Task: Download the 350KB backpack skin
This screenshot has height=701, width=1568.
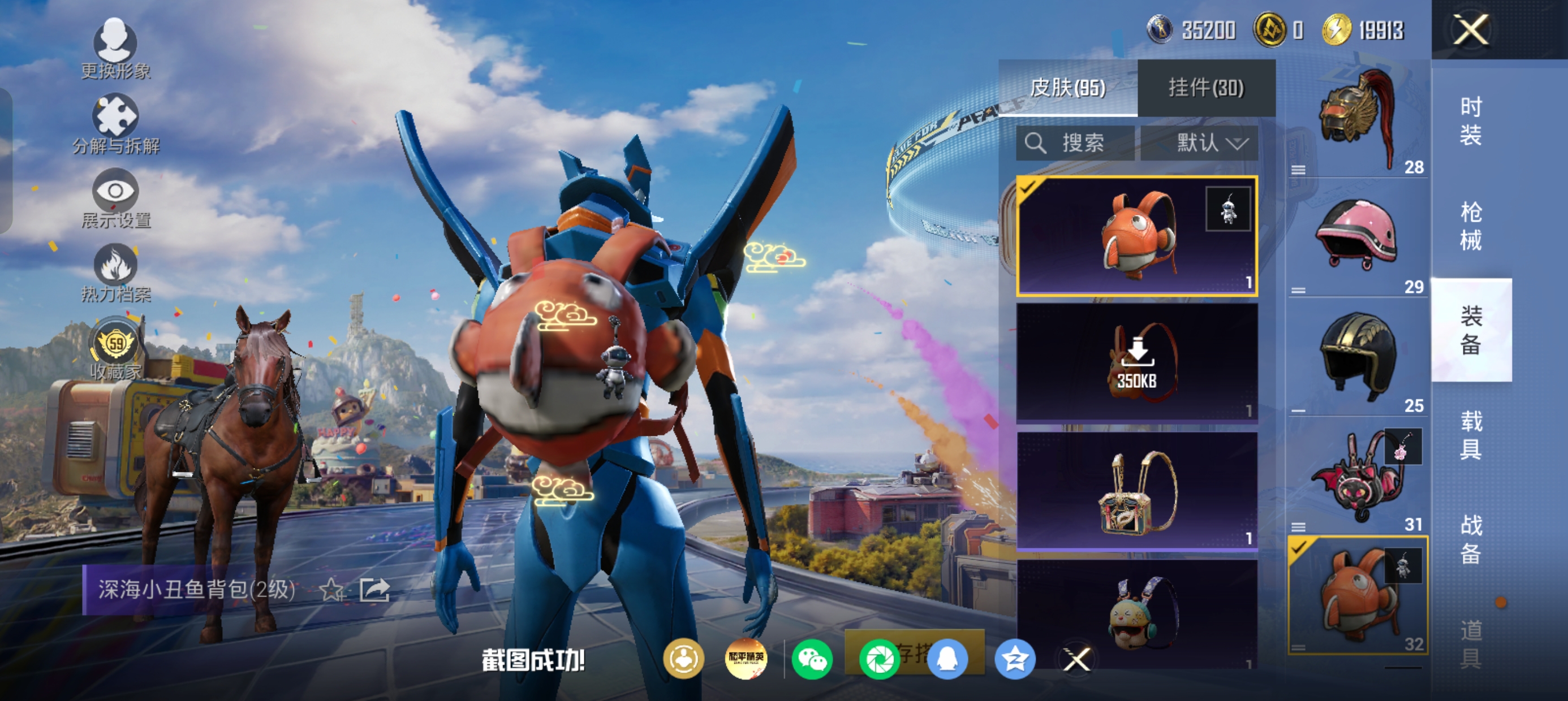Action: [1136, 364]
